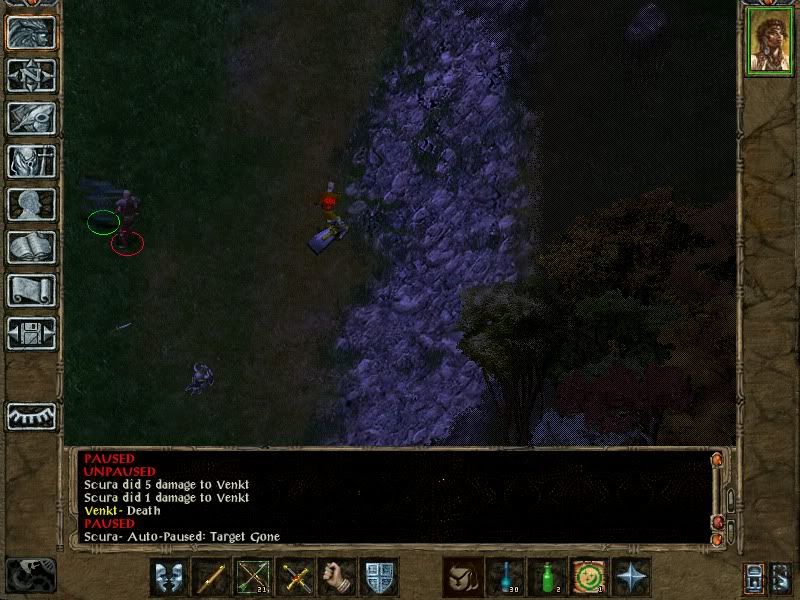The image size is (800, 600).
Task: Activate the four-pointed star ability button
Action: 632,577
